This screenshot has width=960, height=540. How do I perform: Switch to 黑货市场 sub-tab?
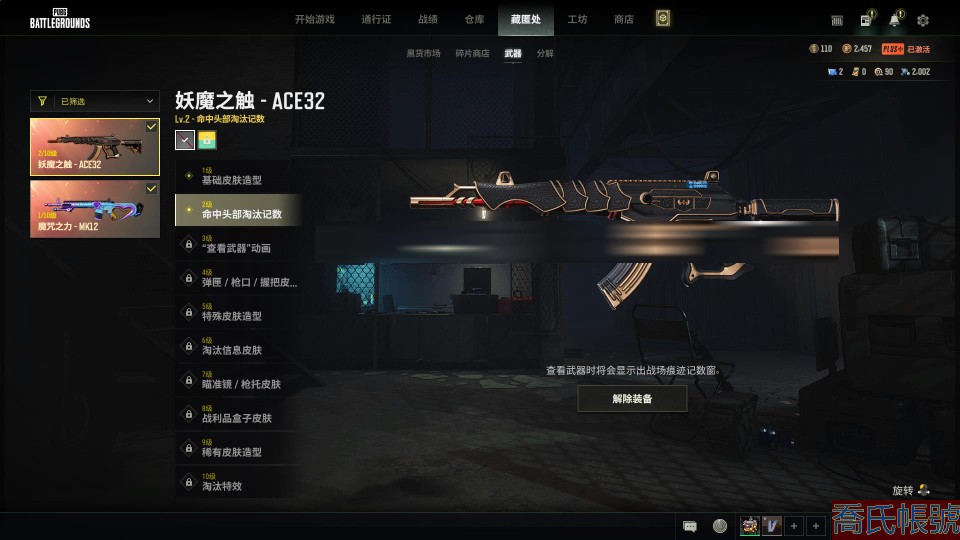coord(423,53)
